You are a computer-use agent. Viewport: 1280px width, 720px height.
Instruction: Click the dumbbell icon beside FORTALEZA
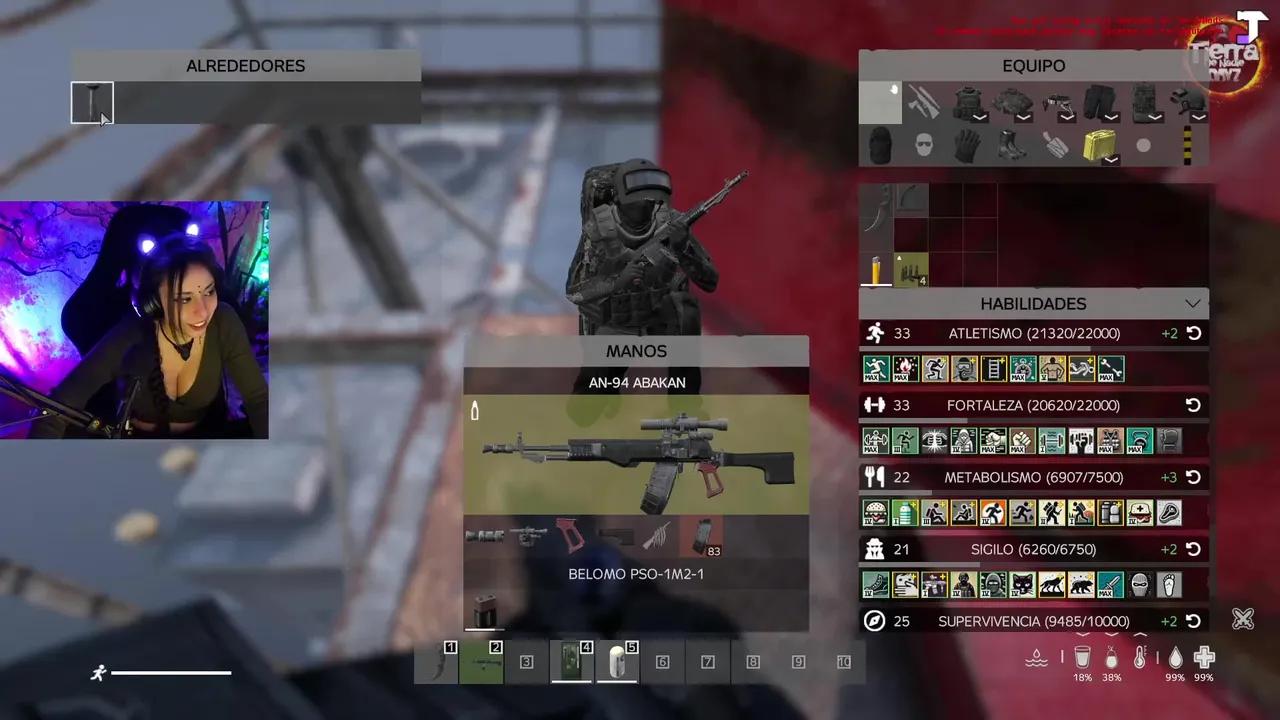tap(875, 405)
